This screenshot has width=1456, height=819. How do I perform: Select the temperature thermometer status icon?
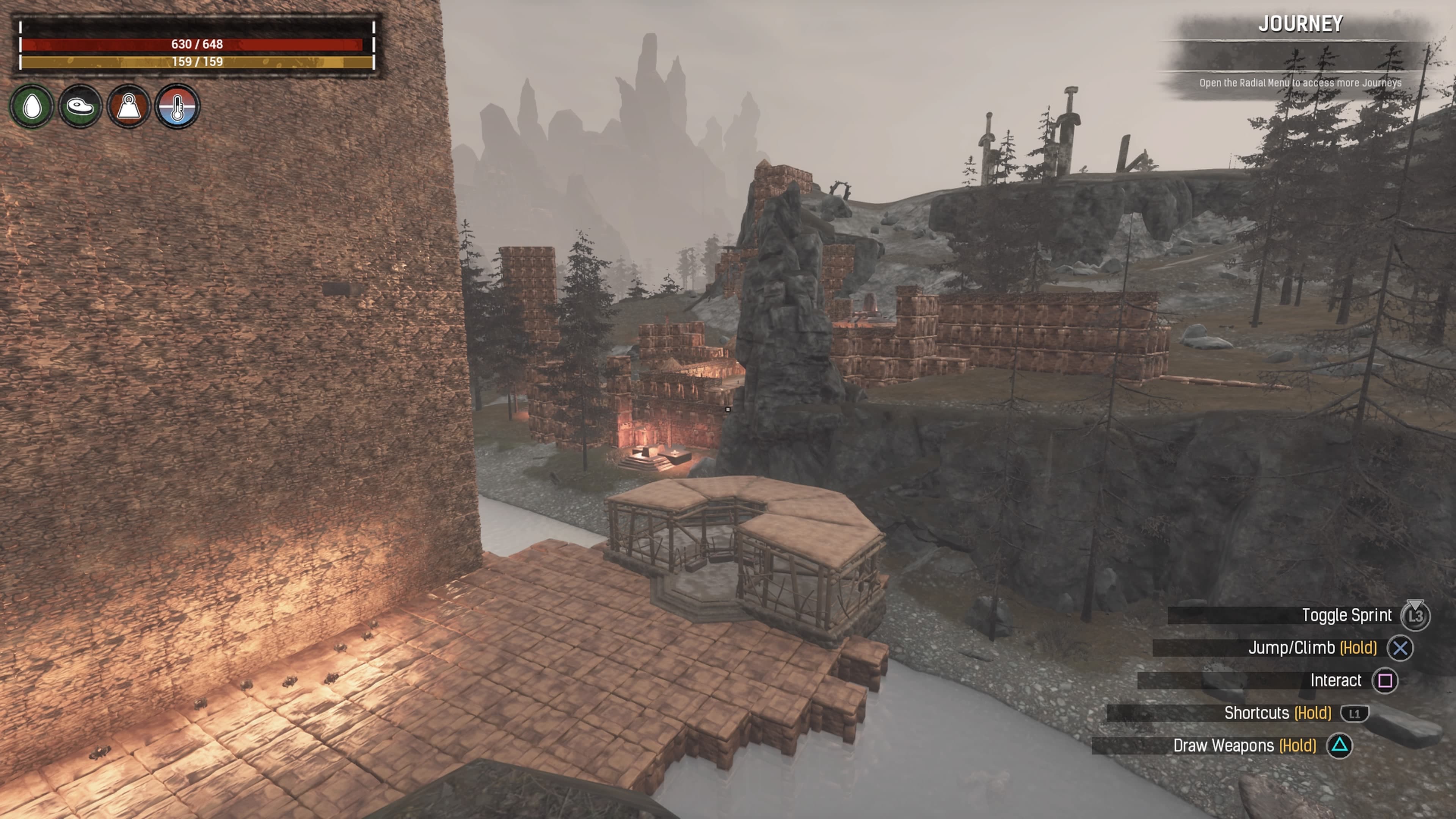click(x=177, y=106)
